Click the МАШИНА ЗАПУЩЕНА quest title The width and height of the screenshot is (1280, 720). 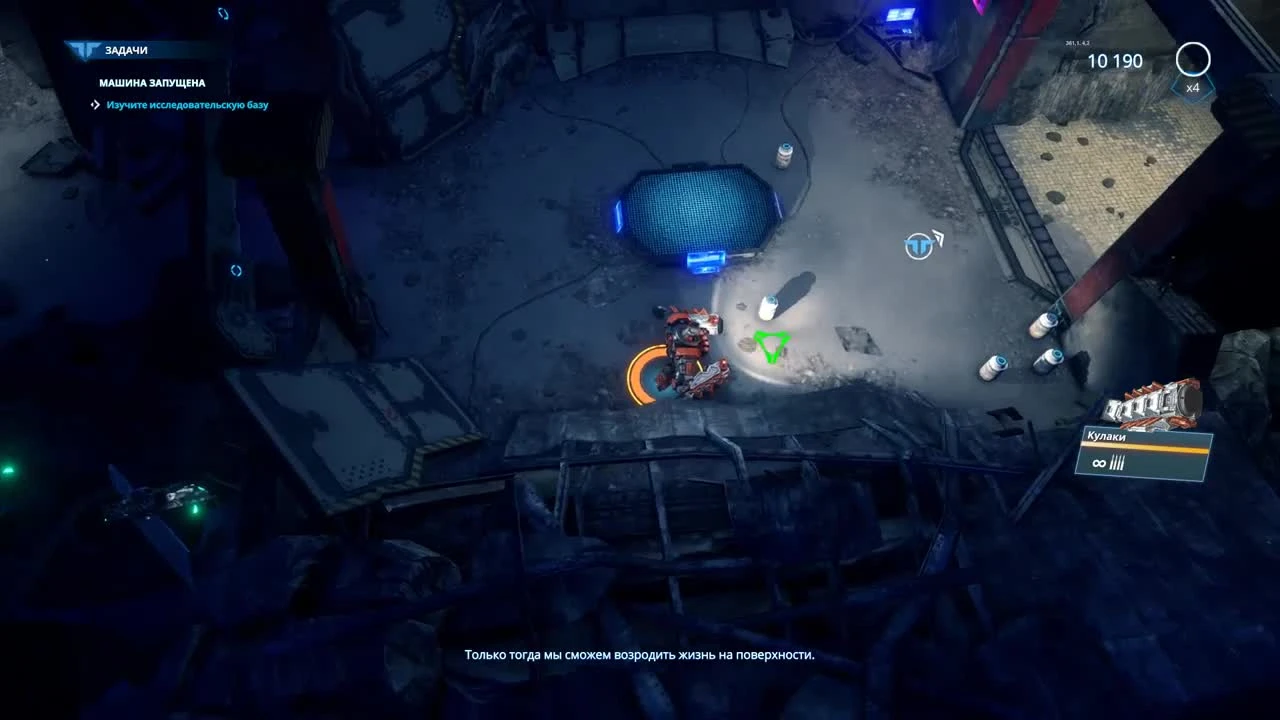pos(152,83)
